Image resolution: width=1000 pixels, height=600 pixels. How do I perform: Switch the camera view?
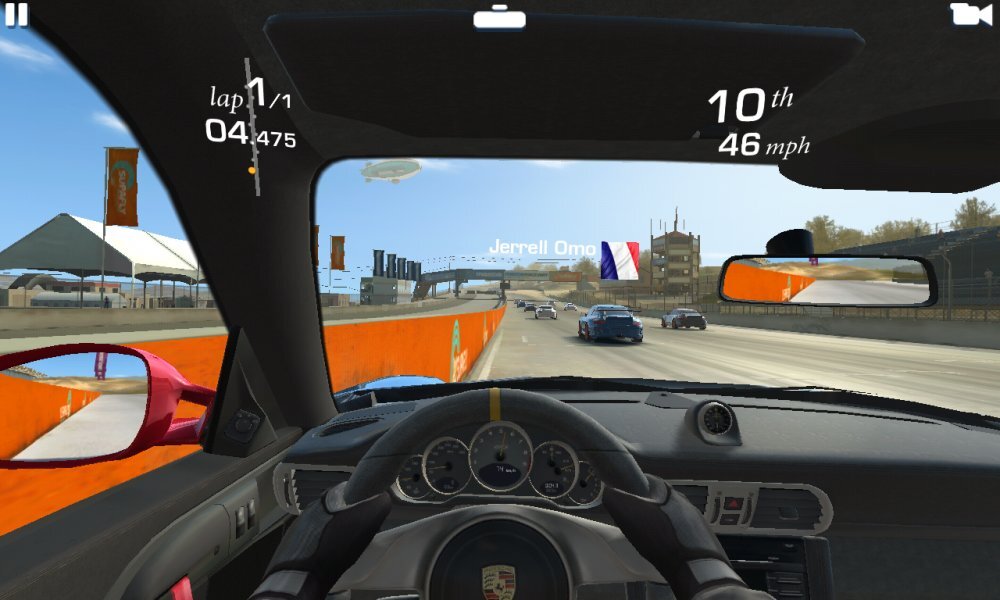970,14
